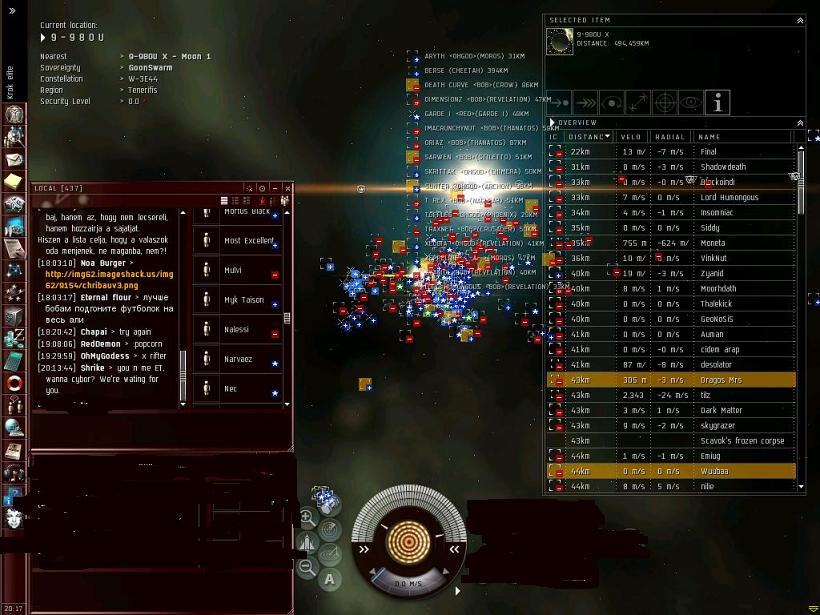Choose the Wuubaa row in overview
This screenshot has height=615, width=820.
[x=715, y=471]
